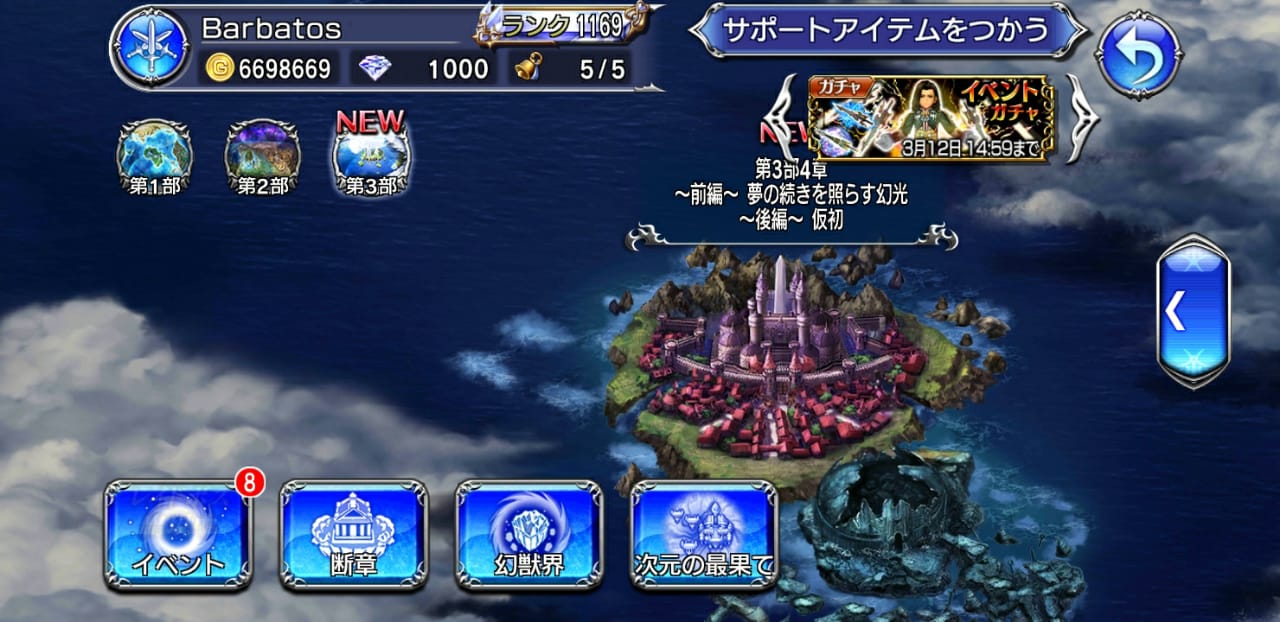Open the 断章 lost chapters menu
The width and height of the screenshot is (1280, 622).
(x=353, y=535)
